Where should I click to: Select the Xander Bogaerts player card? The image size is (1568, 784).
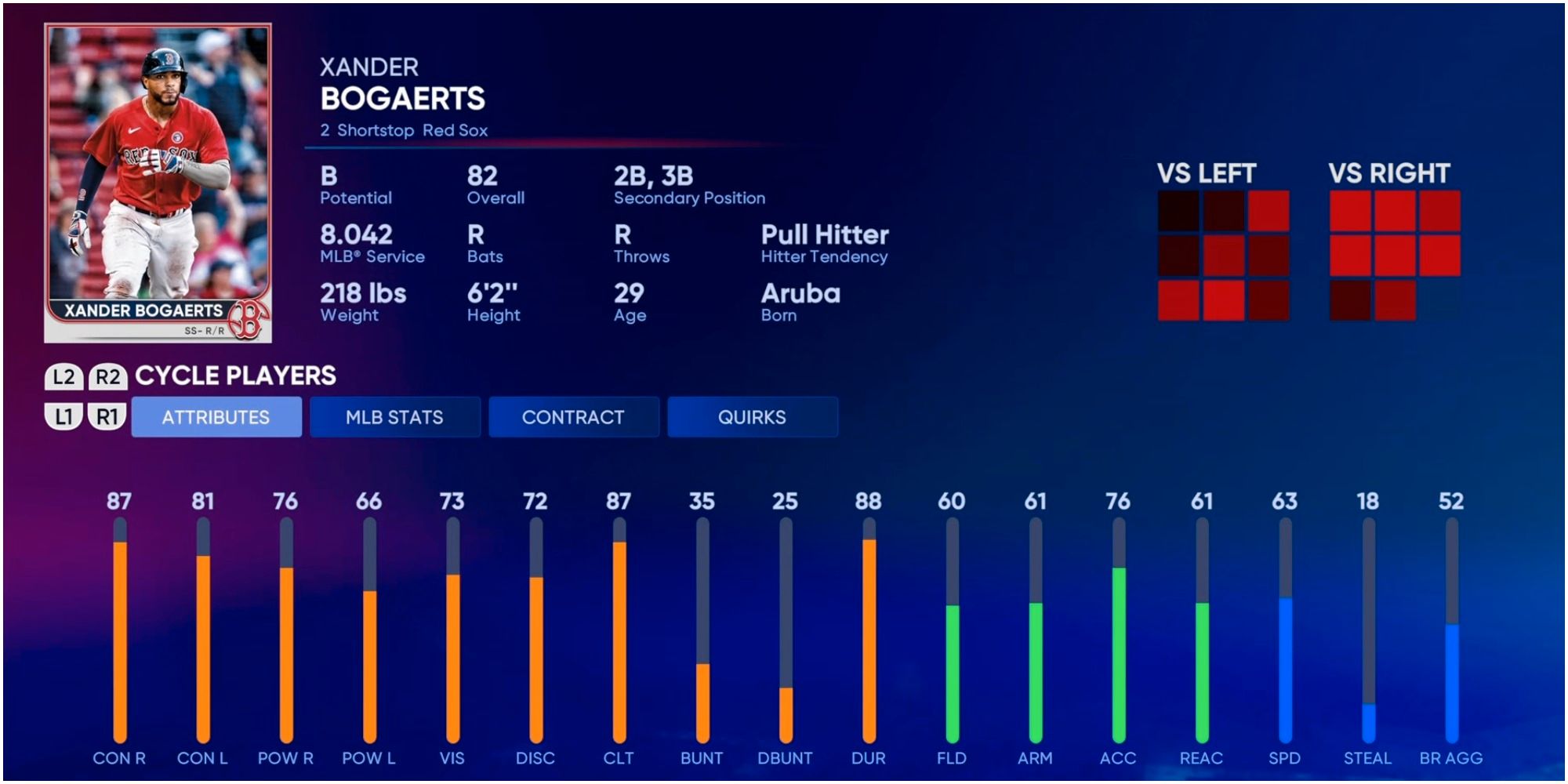pyautogui.click(x=158, y=183)
